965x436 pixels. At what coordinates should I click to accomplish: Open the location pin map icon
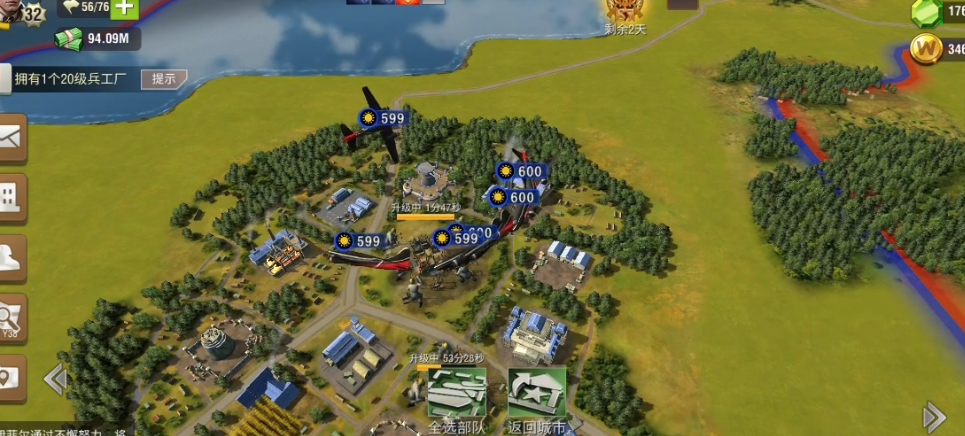pos(10,378)
